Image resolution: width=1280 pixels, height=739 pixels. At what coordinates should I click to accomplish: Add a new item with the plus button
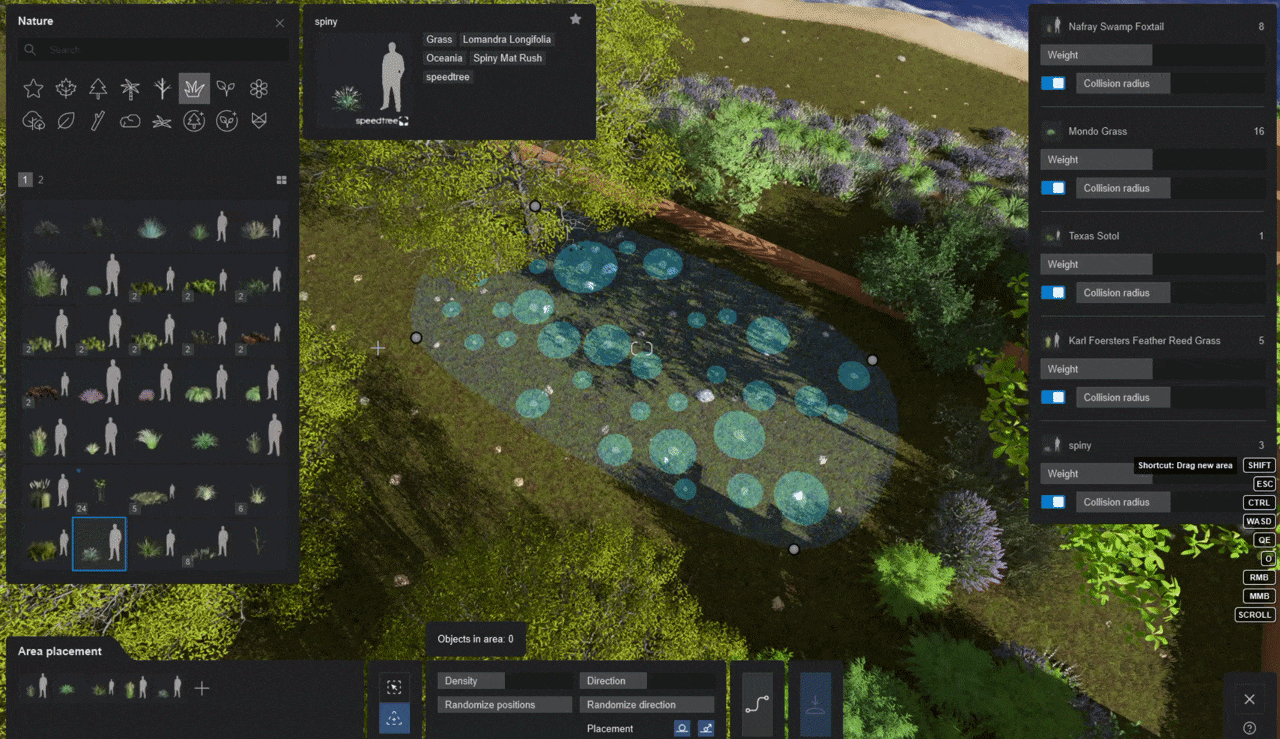[202, 688]
